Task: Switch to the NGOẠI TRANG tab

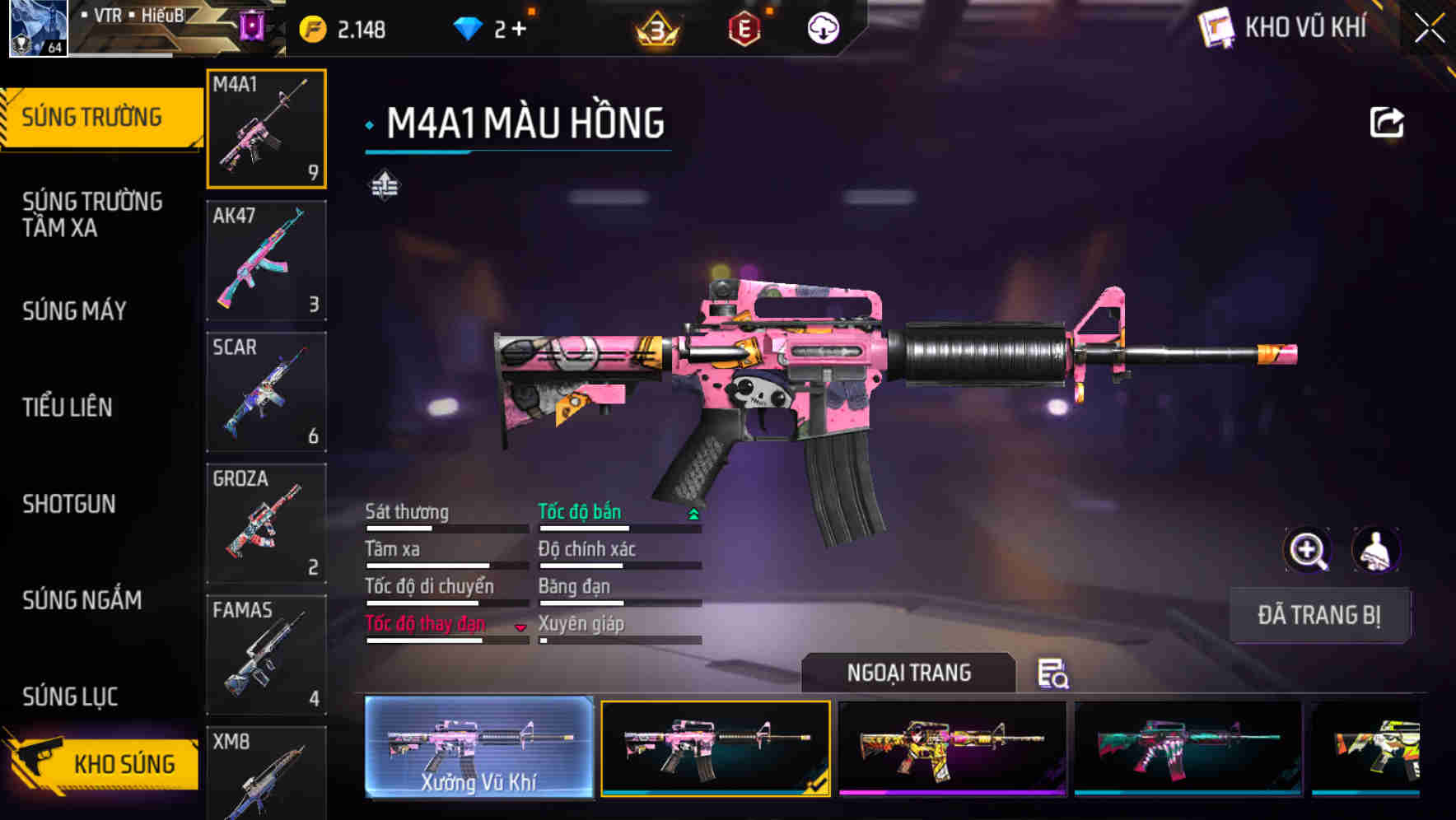Action: pyautogui.click(x=908, y=673)
